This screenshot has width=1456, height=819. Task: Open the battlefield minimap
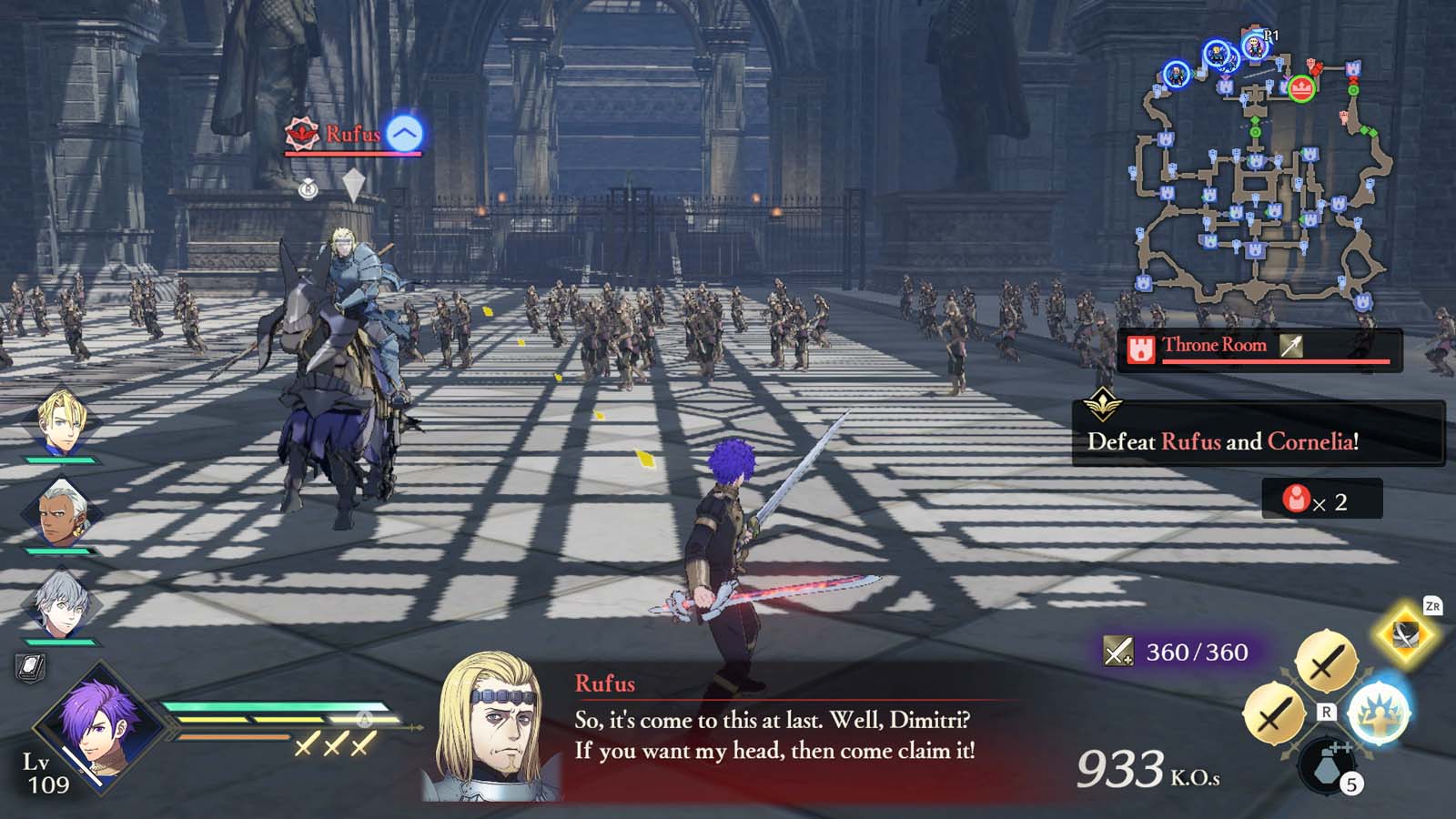(1260, 173)
